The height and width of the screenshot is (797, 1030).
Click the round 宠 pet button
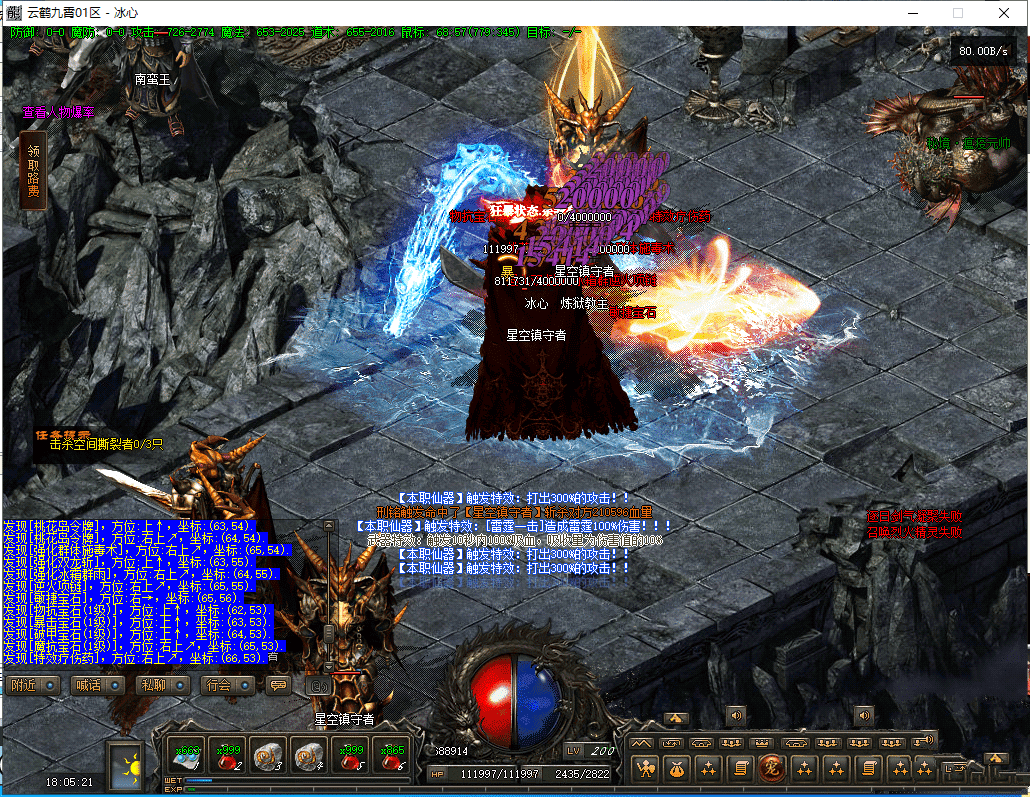771,768
